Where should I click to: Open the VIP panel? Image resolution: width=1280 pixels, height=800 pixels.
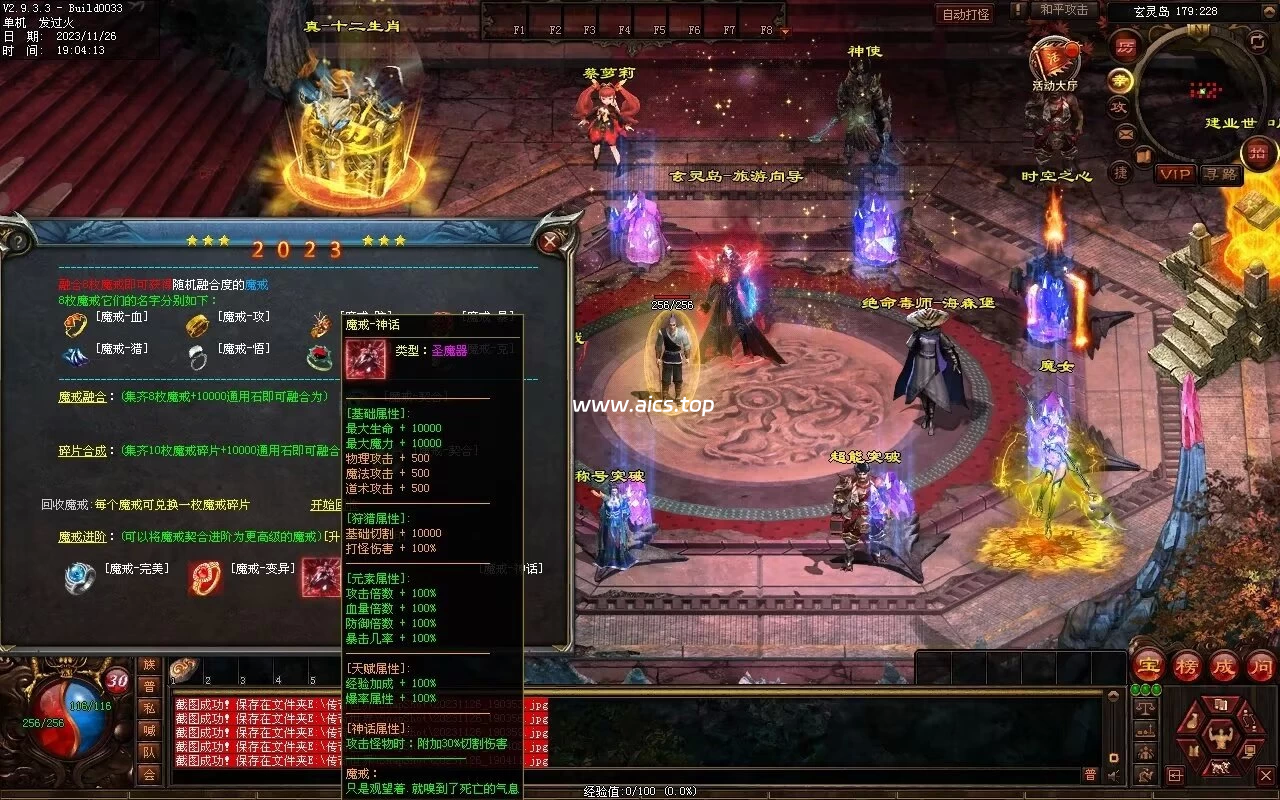coord(1176,174)
